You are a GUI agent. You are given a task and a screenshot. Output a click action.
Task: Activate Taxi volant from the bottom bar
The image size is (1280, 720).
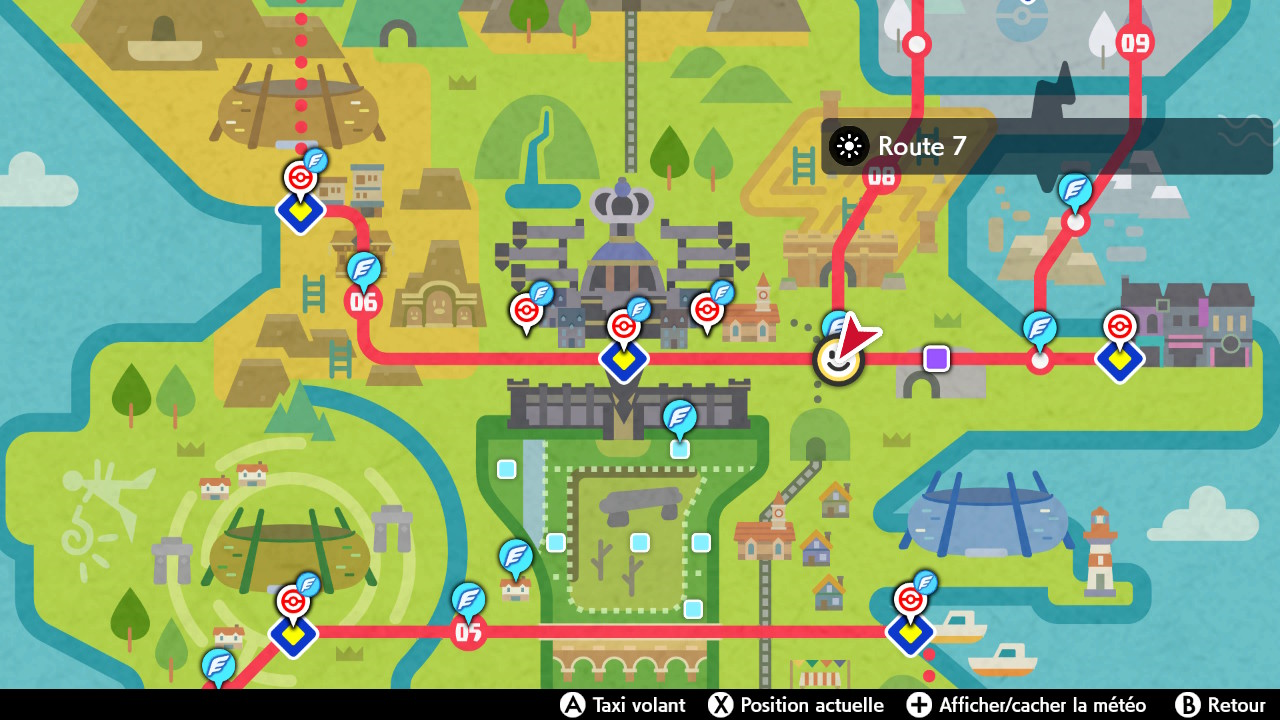point(623,705)
